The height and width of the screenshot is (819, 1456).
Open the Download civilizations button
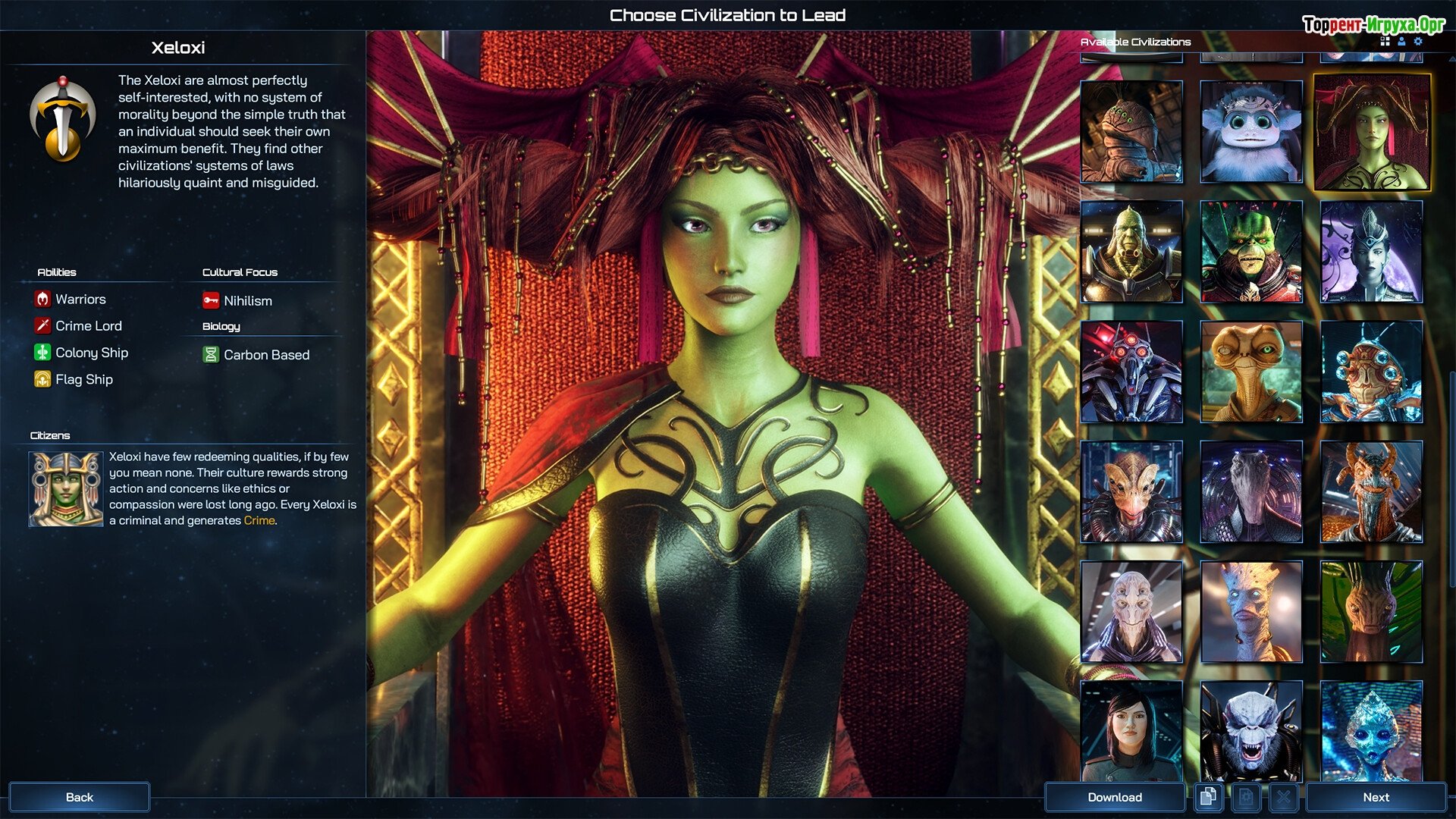pyautogui.click(x=1114, y=797)
